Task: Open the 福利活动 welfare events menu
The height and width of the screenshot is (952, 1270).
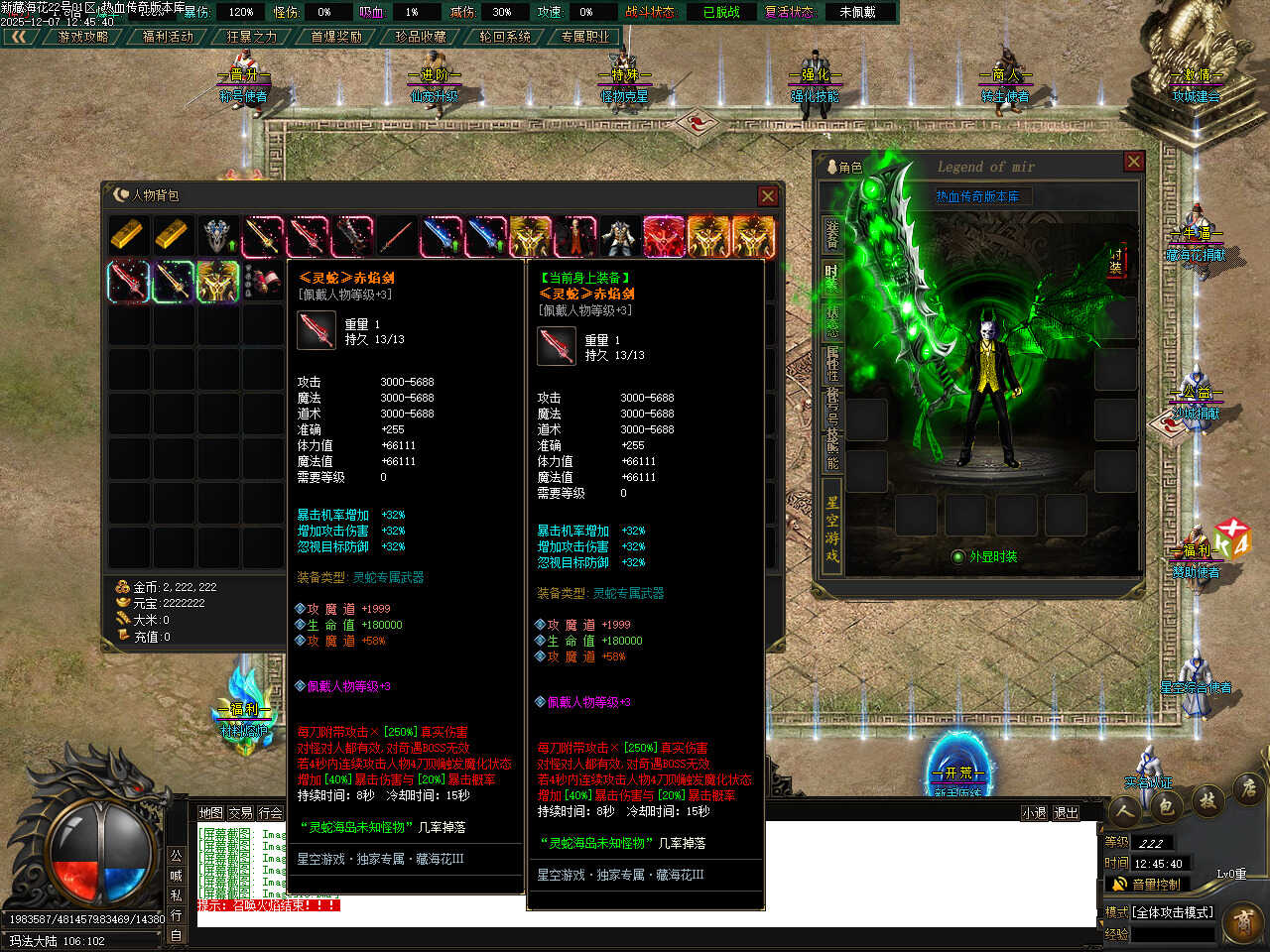Action: click(168, 37)
